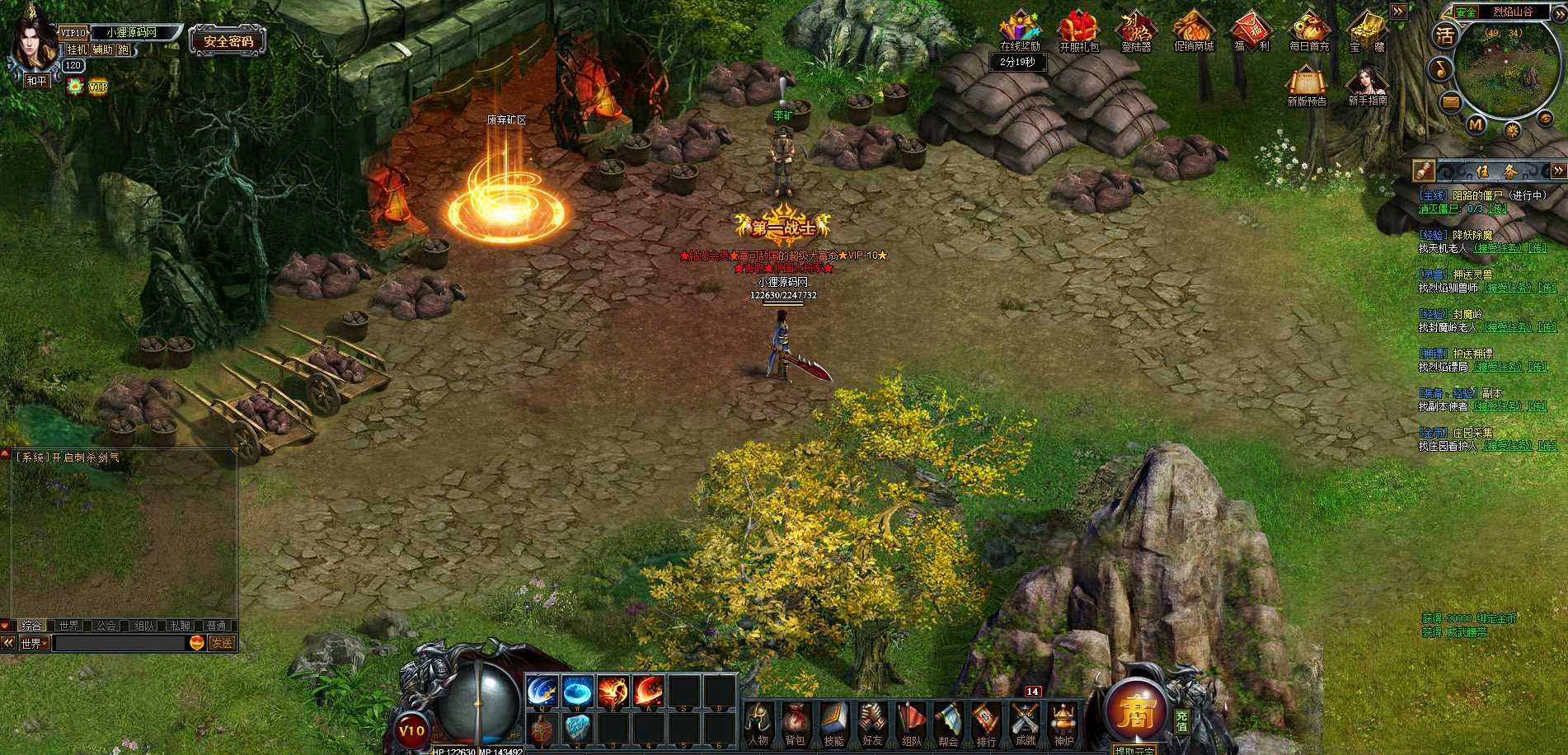The image size is (1568, 755).
Task: Open the 世界 chat channel dropdown
Action: tap(35, 644)
